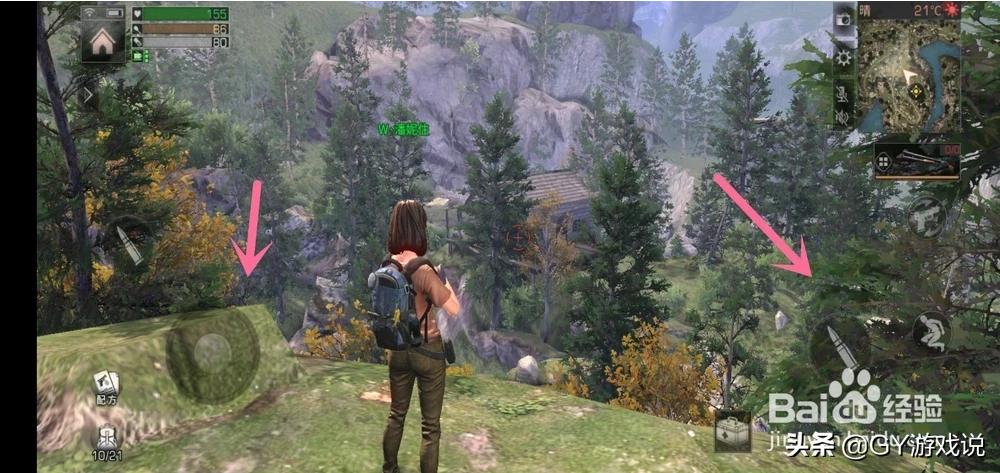Open the camera screenshot mode
This screenshot has width=1000, height=473.
(845, 21)
